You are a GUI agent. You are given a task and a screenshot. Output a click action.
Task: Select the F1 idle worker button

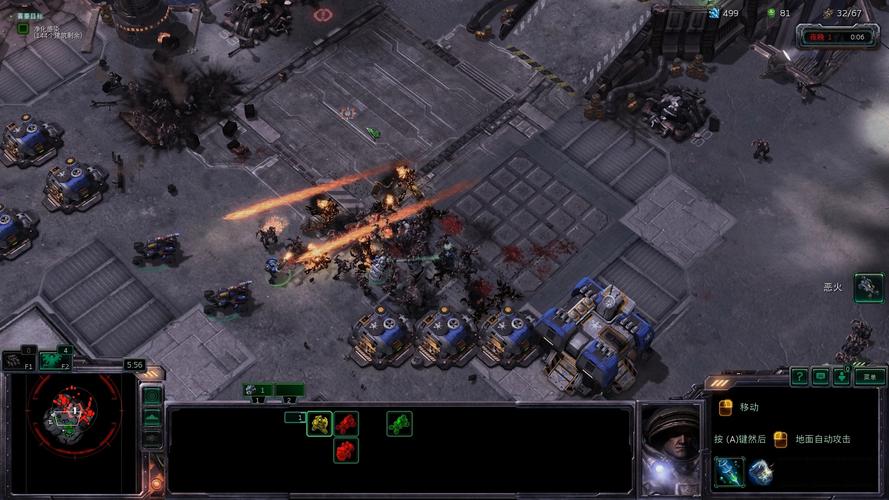pyautogui.click(x=18, y=360)
